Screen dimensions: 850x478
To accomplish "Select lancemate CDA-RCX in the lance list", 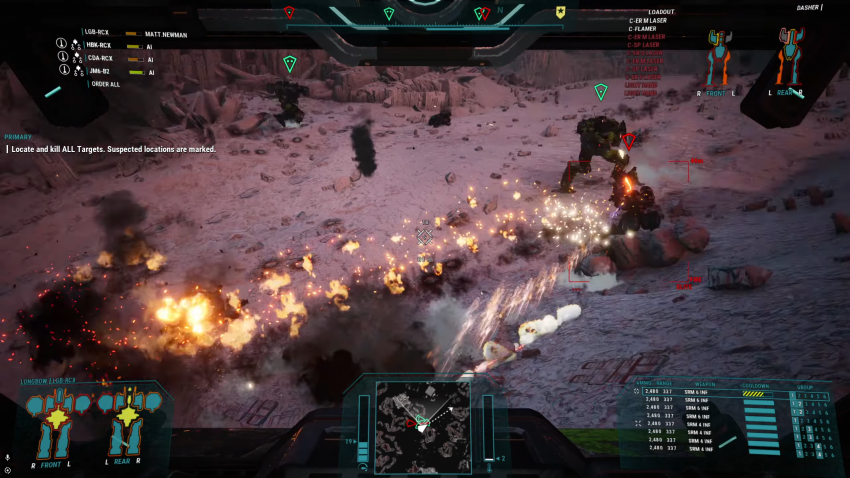I will (98, 59).
